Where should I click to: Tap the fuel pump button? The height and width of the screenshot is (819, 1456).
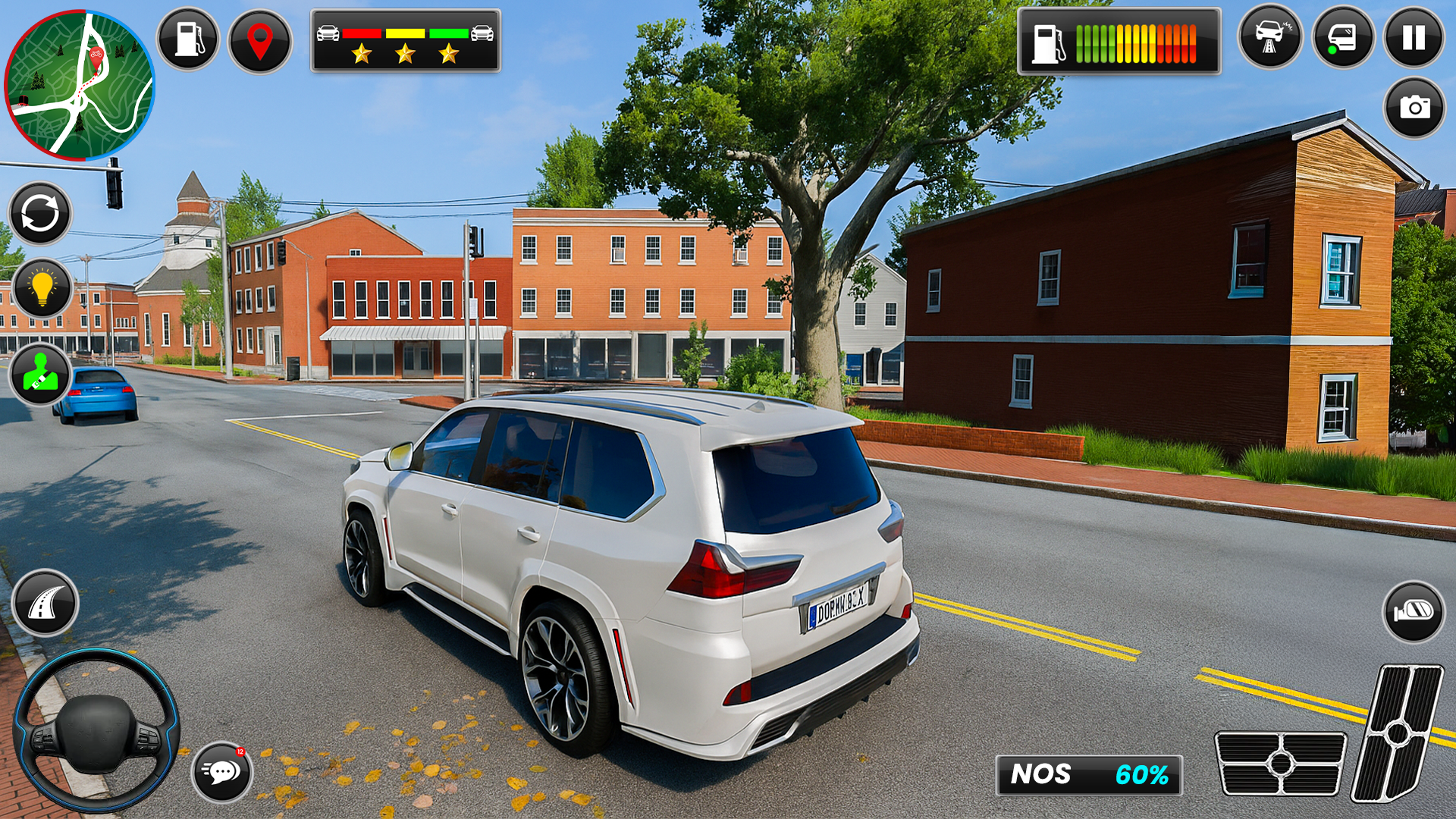pyautogui.click(x=188, y=39)
